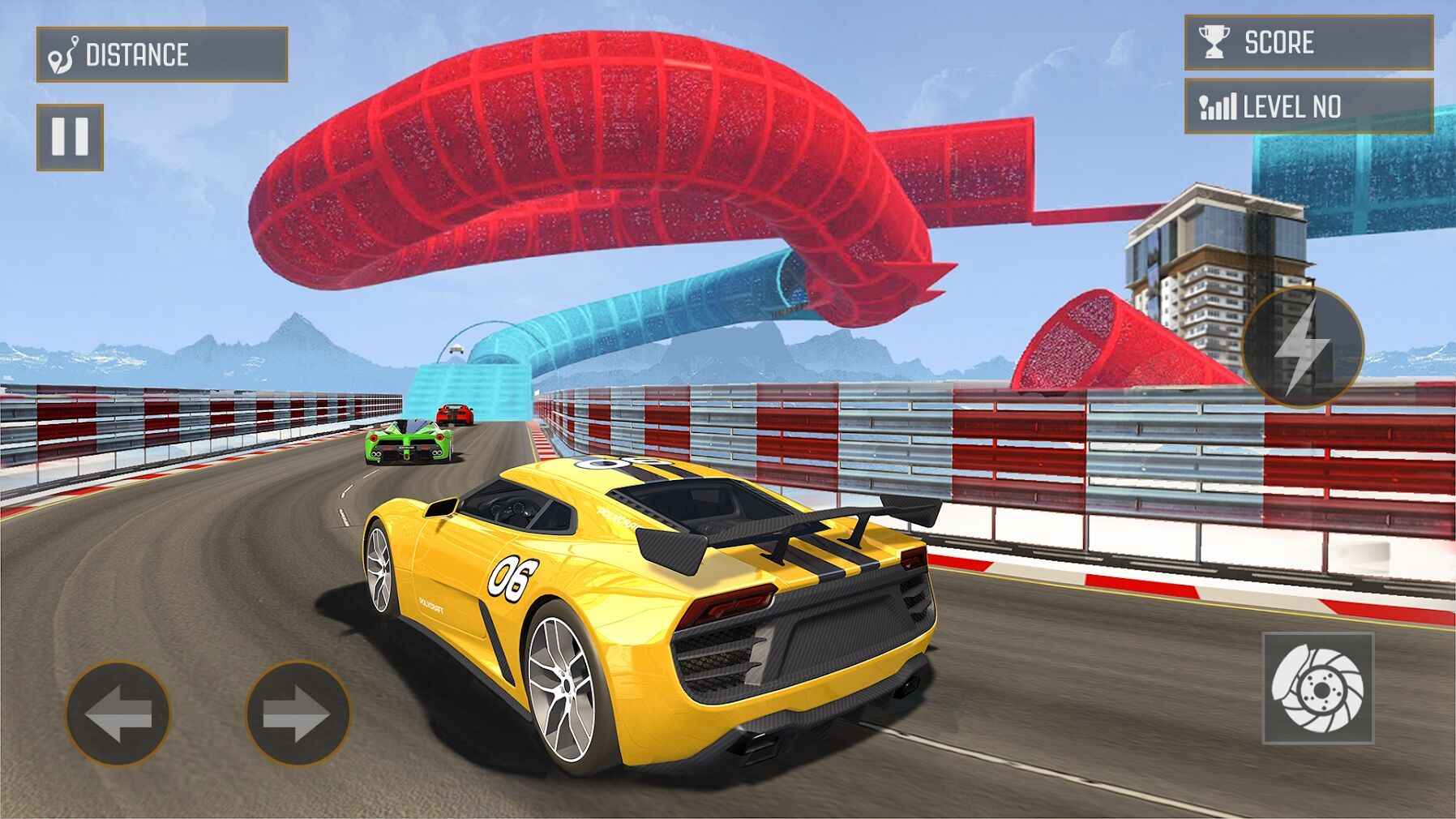
Task: Click the green rival car ahead
Action: click(405, 446)
